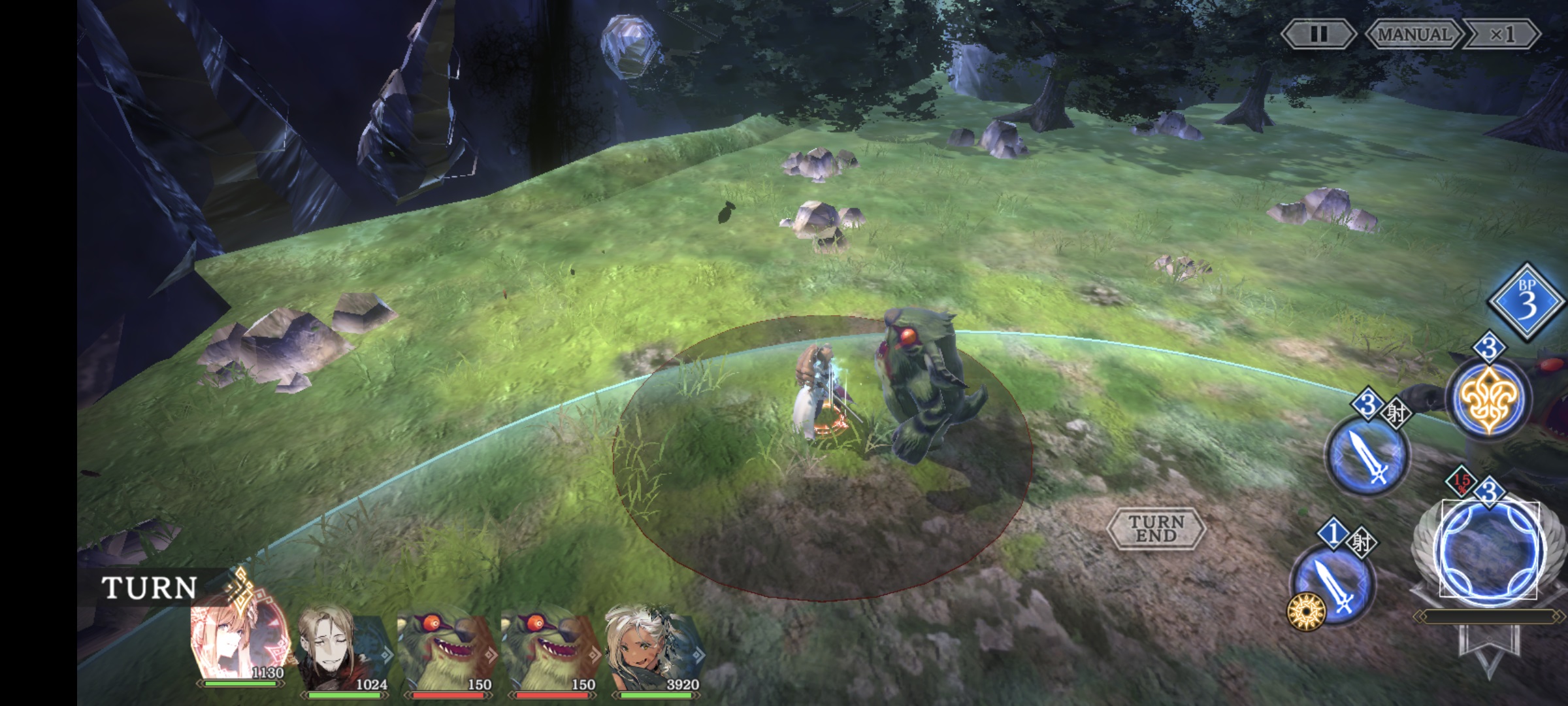Use the sword skill costing 3 BP
1568x706 pixels.
1367,454
